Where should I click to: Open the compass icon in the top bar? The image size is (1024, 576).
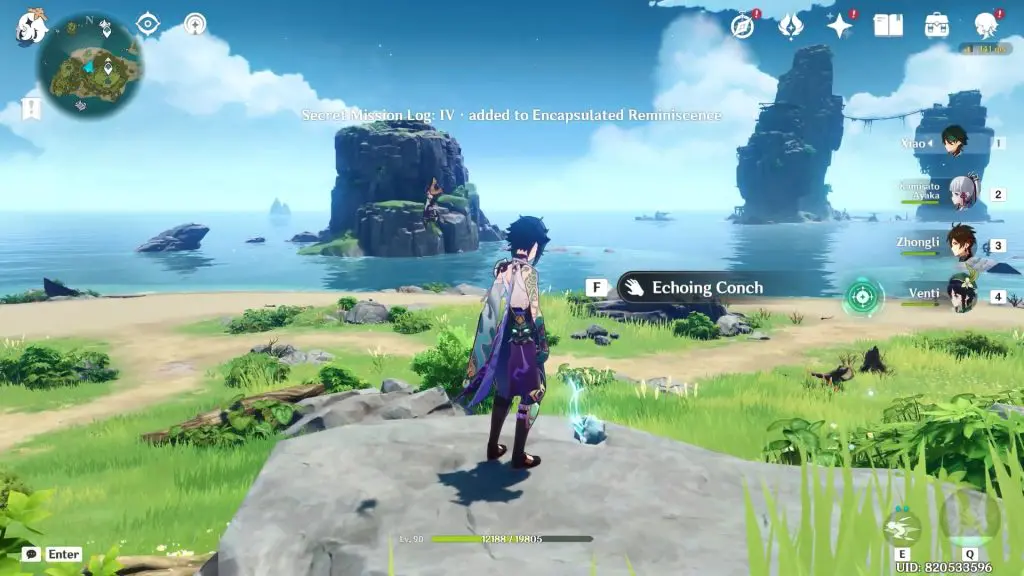(742, 26)
